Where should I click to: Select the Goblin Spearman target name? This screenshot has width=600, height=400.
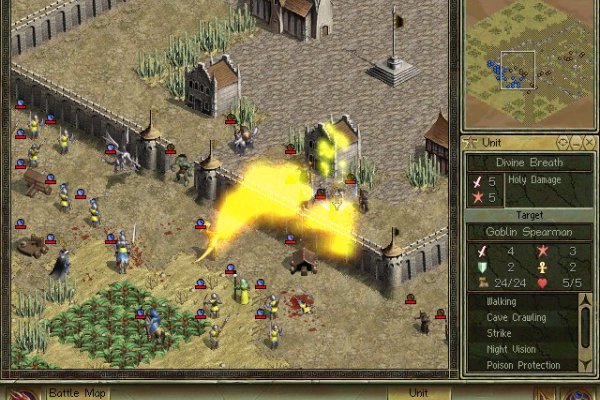pos(529,232)
